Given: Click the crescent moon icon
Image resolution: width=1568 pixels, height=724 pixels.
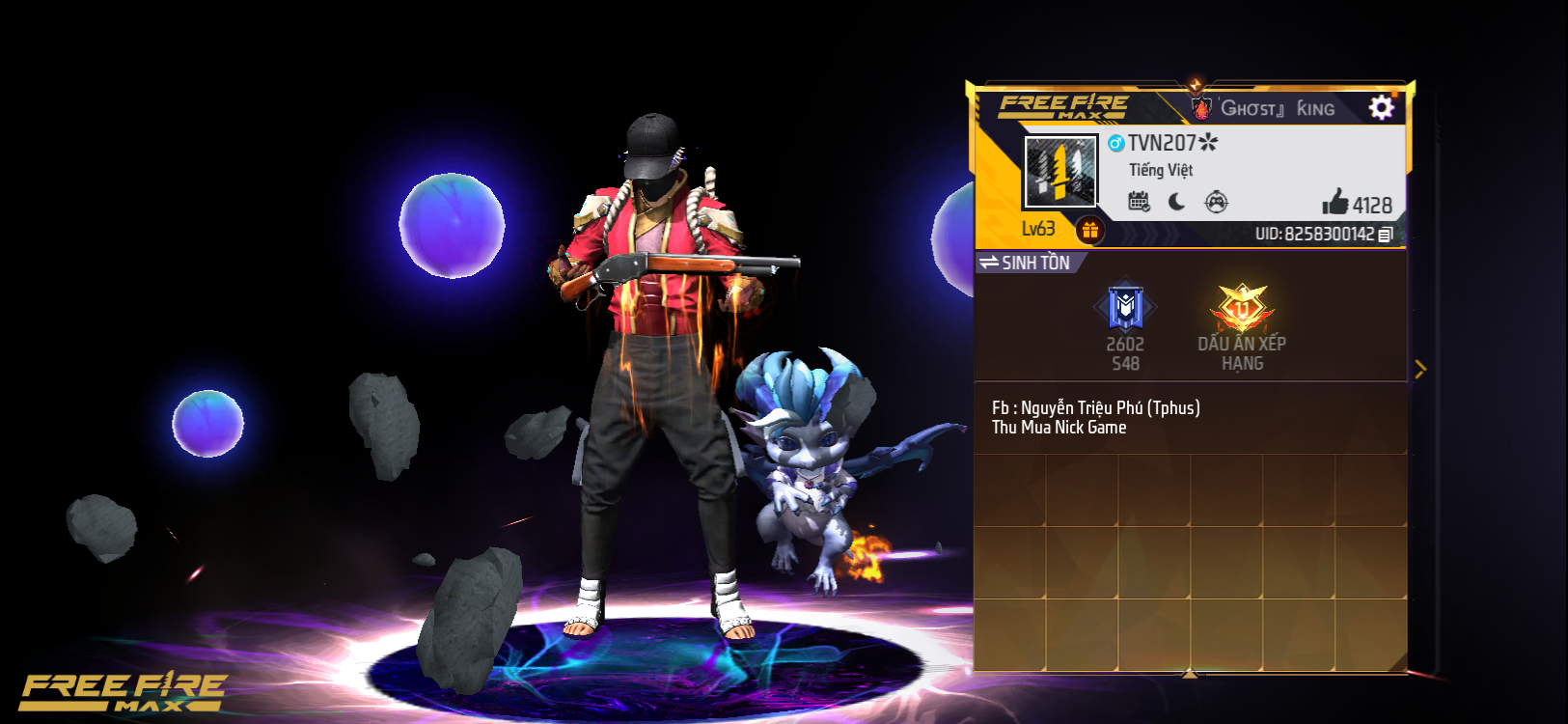Looking at the screenshot, I should (1175, 201).
